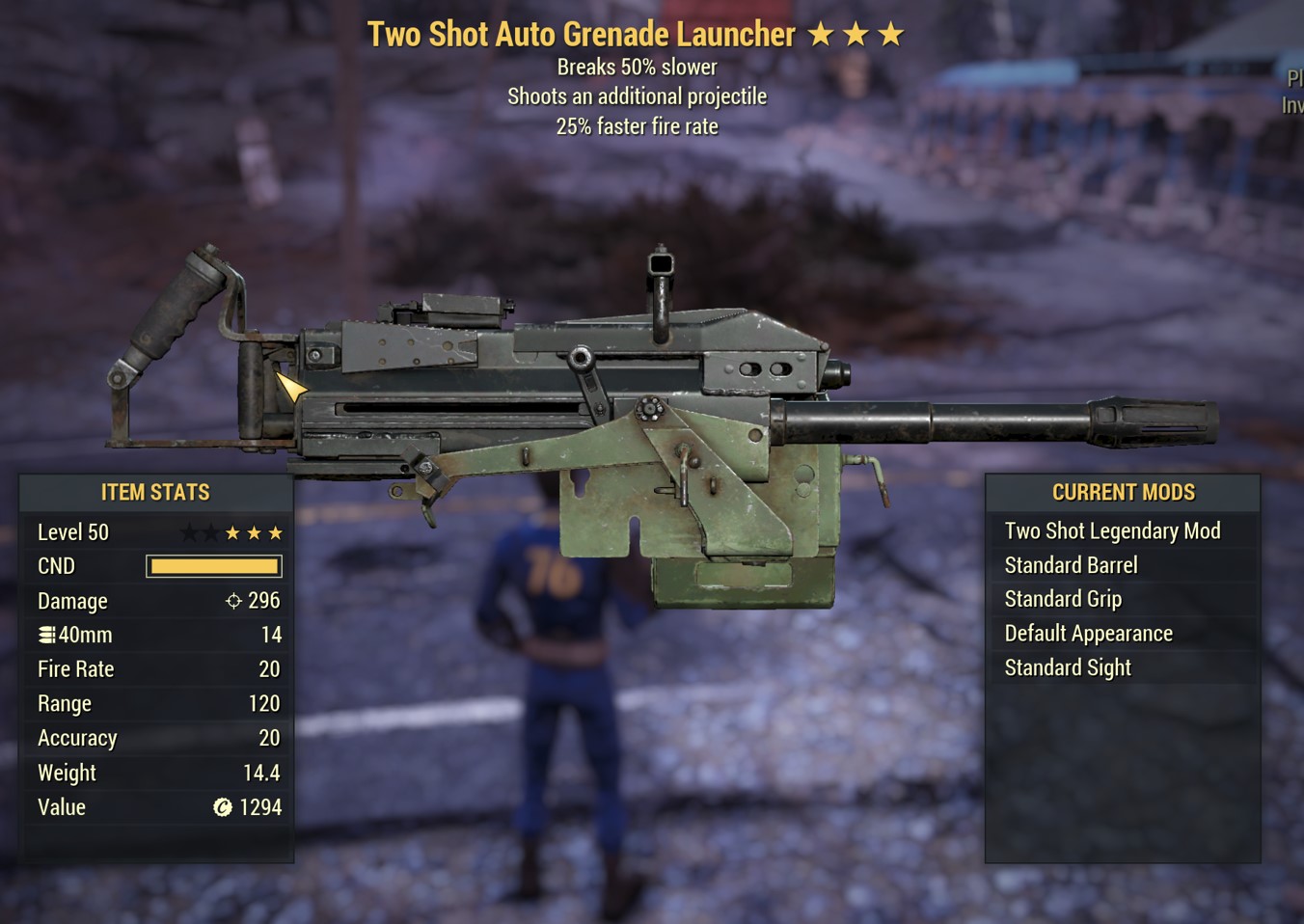
Task: Expand the Standard Barrel mod row
Action: click(1072, 564)
